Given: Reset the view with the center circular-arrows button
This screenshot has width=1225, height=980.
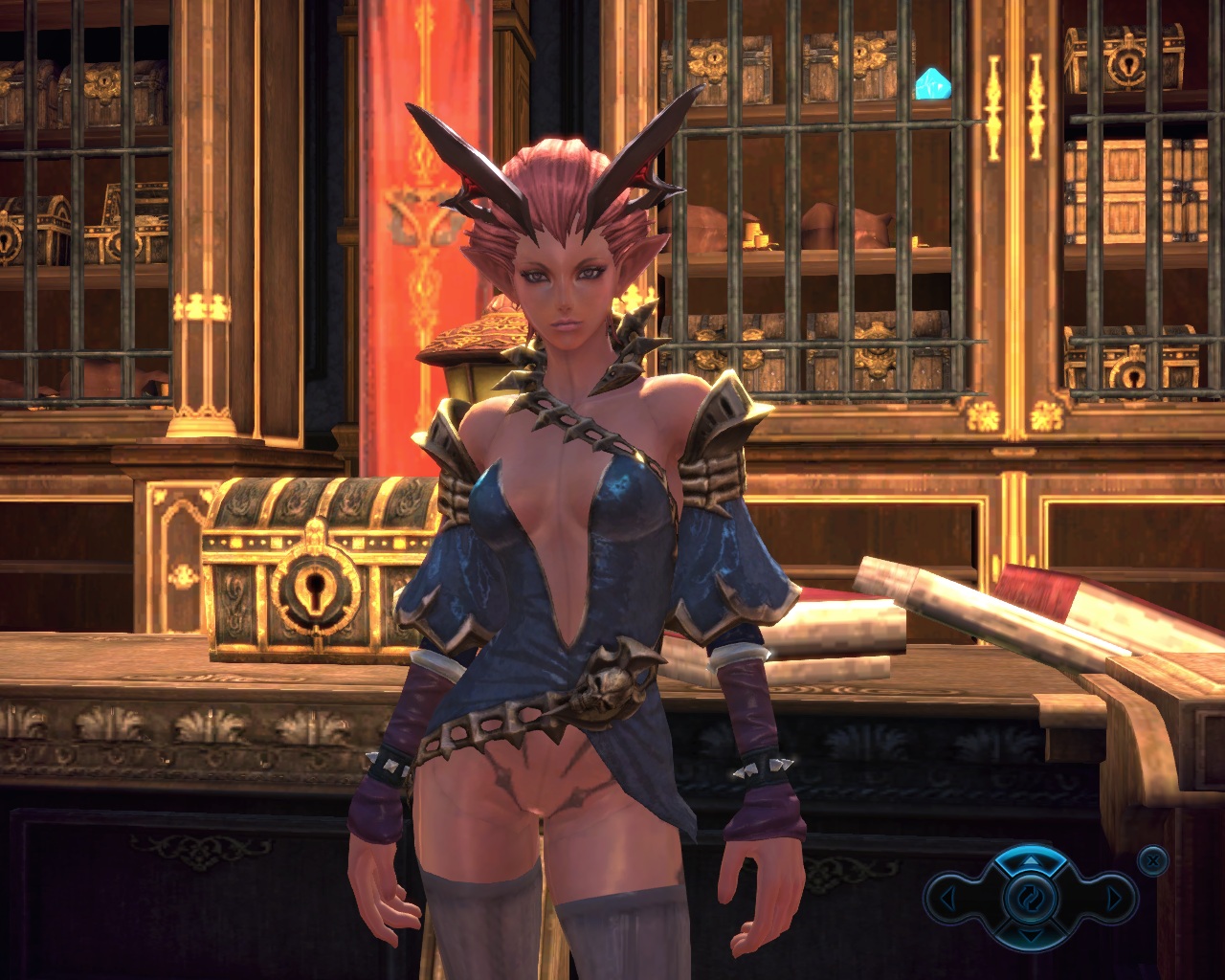Looking at the screenshot, I should tap(1030, 898).
